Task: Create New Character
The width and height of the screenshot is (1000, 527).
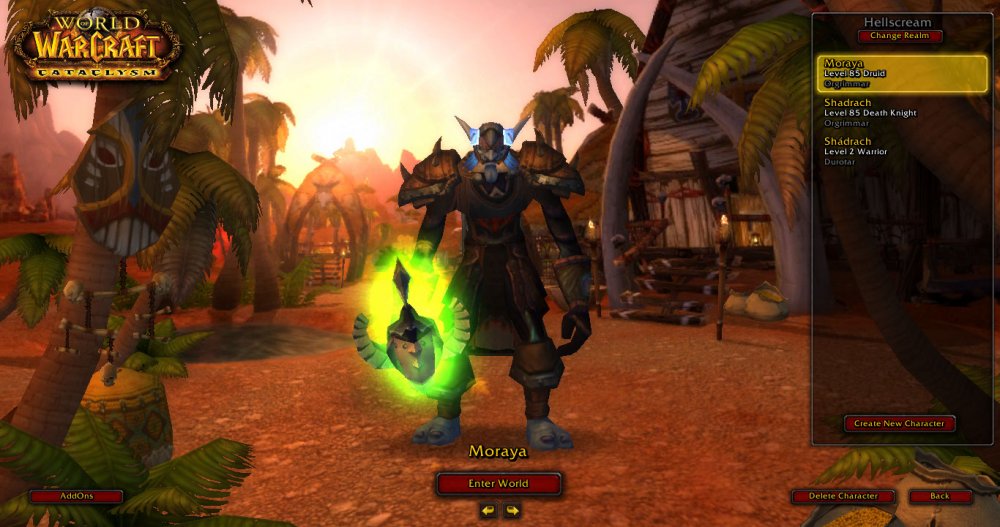Action: [x=899, y=424]
